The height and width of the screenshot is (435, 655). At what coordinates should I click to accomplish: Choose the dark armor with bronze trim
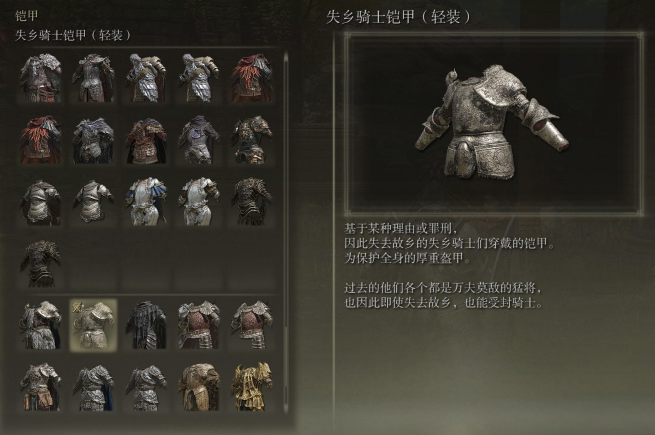tap(251, 200)
